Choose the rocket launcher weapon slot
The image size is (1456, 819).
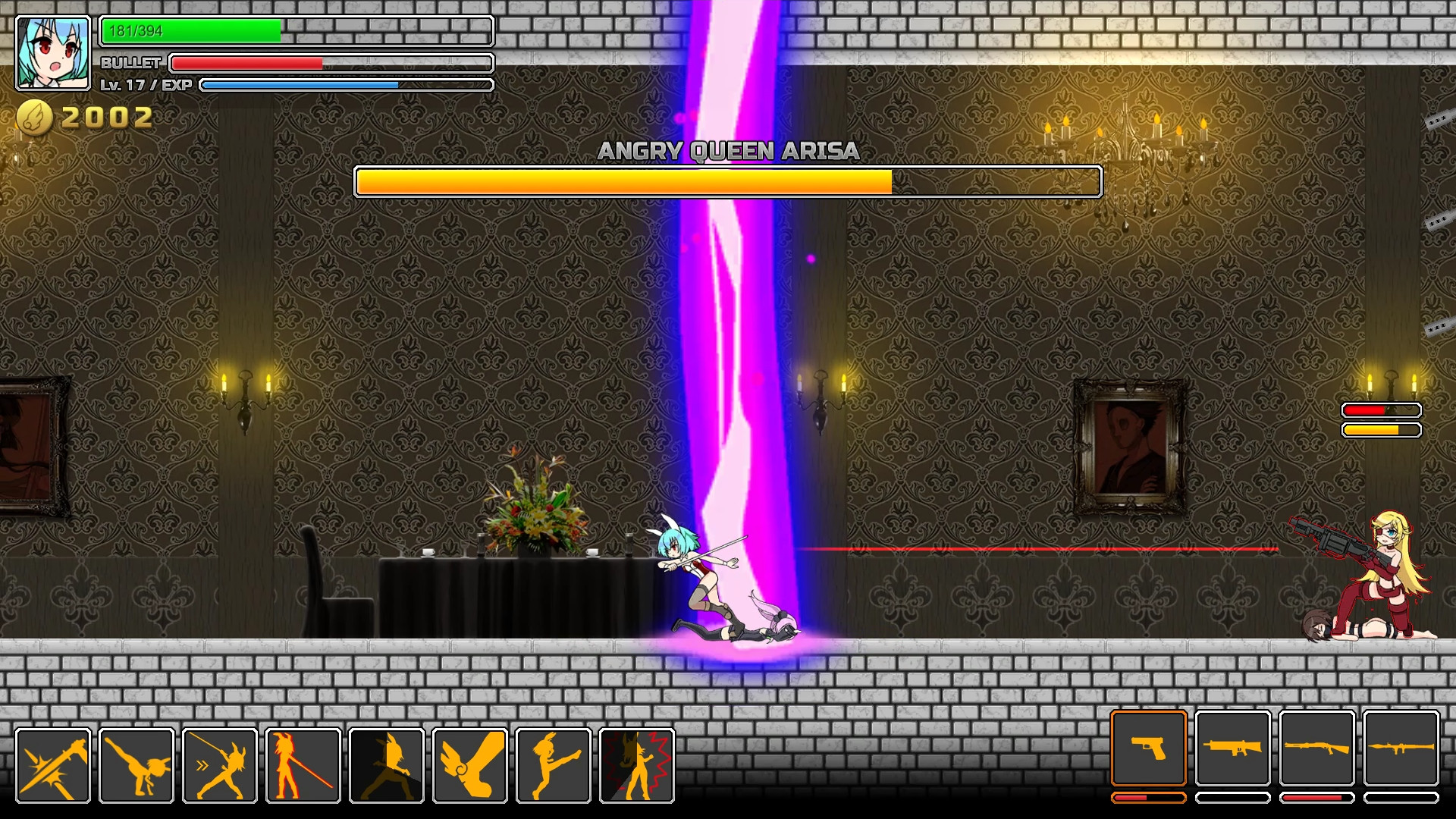[1401, 748]
